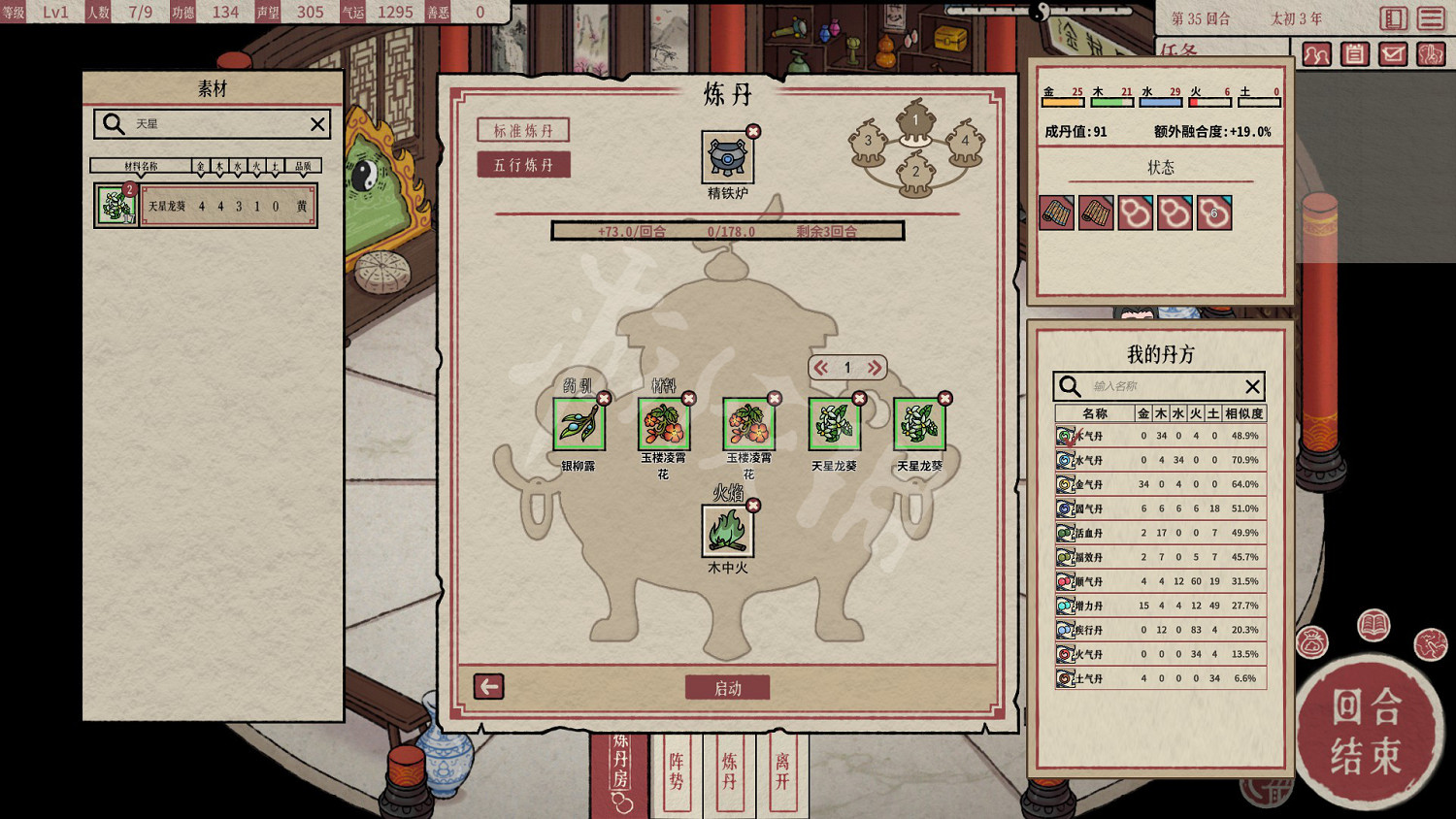1456x819 pixels.
Task: Select the 疾行丹 recipe row
Action: 1160,630
